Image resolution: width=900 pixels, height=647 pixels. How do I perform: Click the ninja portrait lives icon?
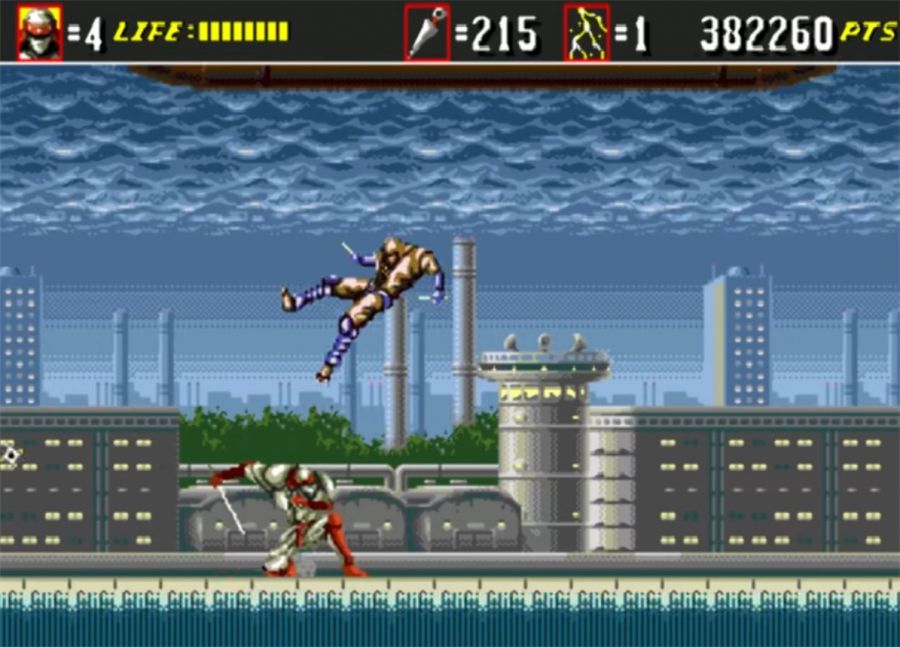(x=40, y=32)
